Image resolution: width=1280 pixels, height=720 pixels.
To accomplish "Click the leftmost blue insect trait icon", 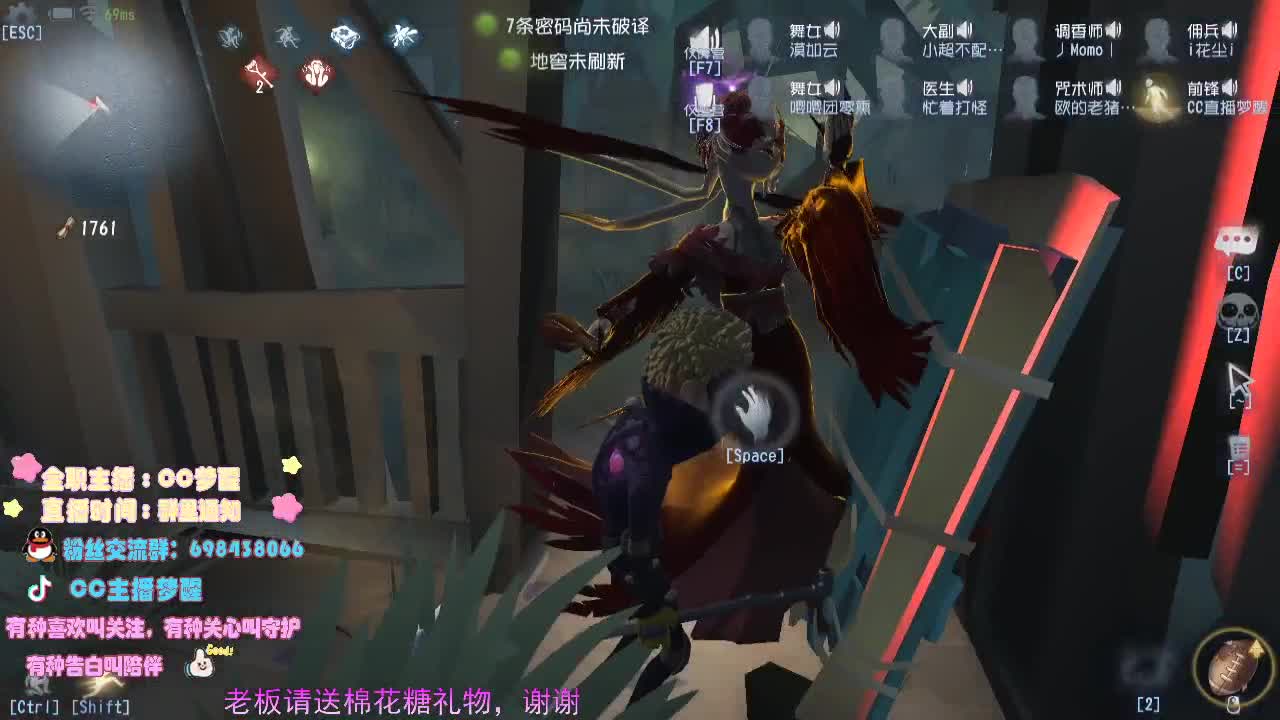I will [x=230, y=35].
